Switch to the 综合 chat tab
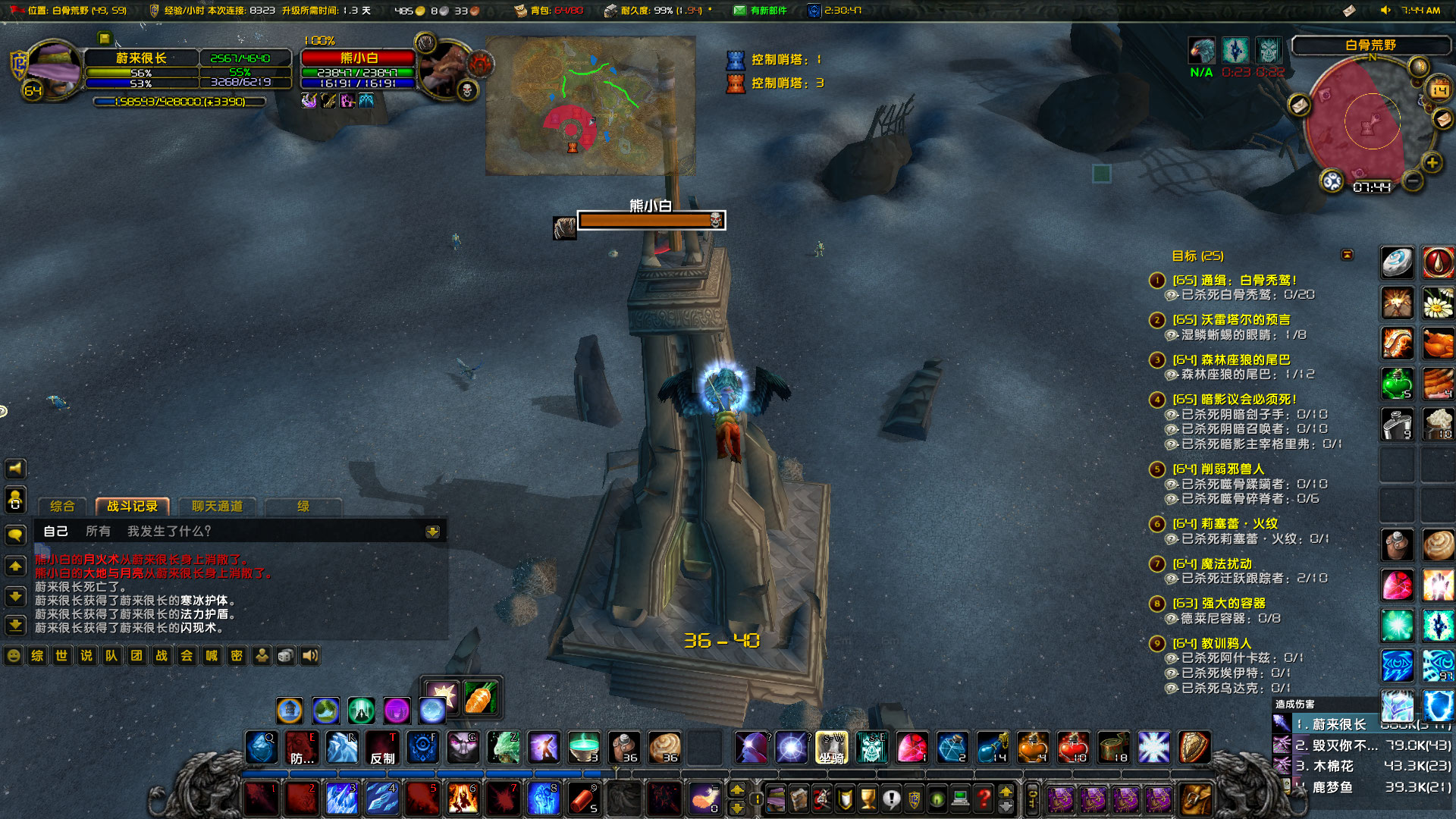 coord(63,507)
